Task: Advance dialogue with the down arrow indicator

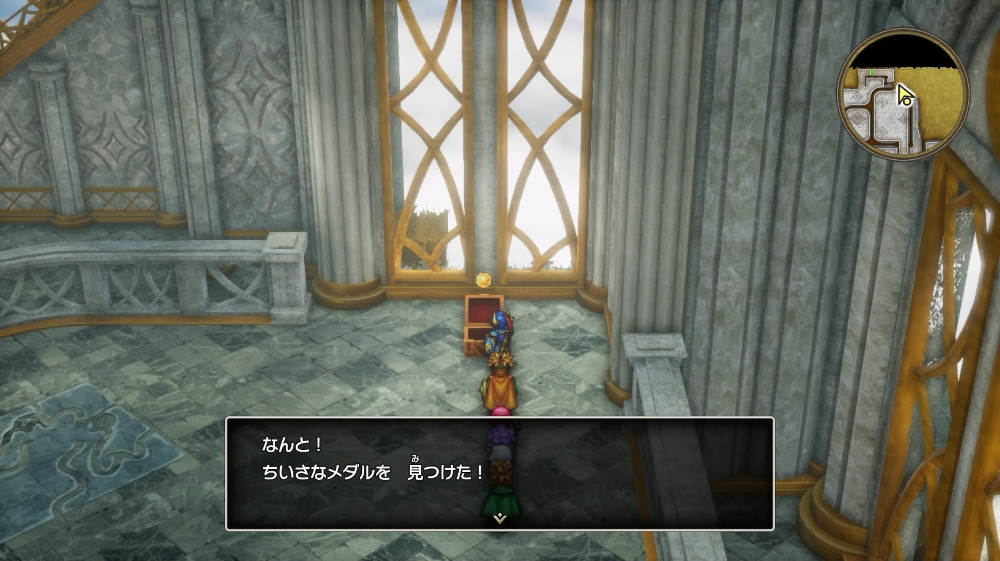Action: (x=499, y=518)
